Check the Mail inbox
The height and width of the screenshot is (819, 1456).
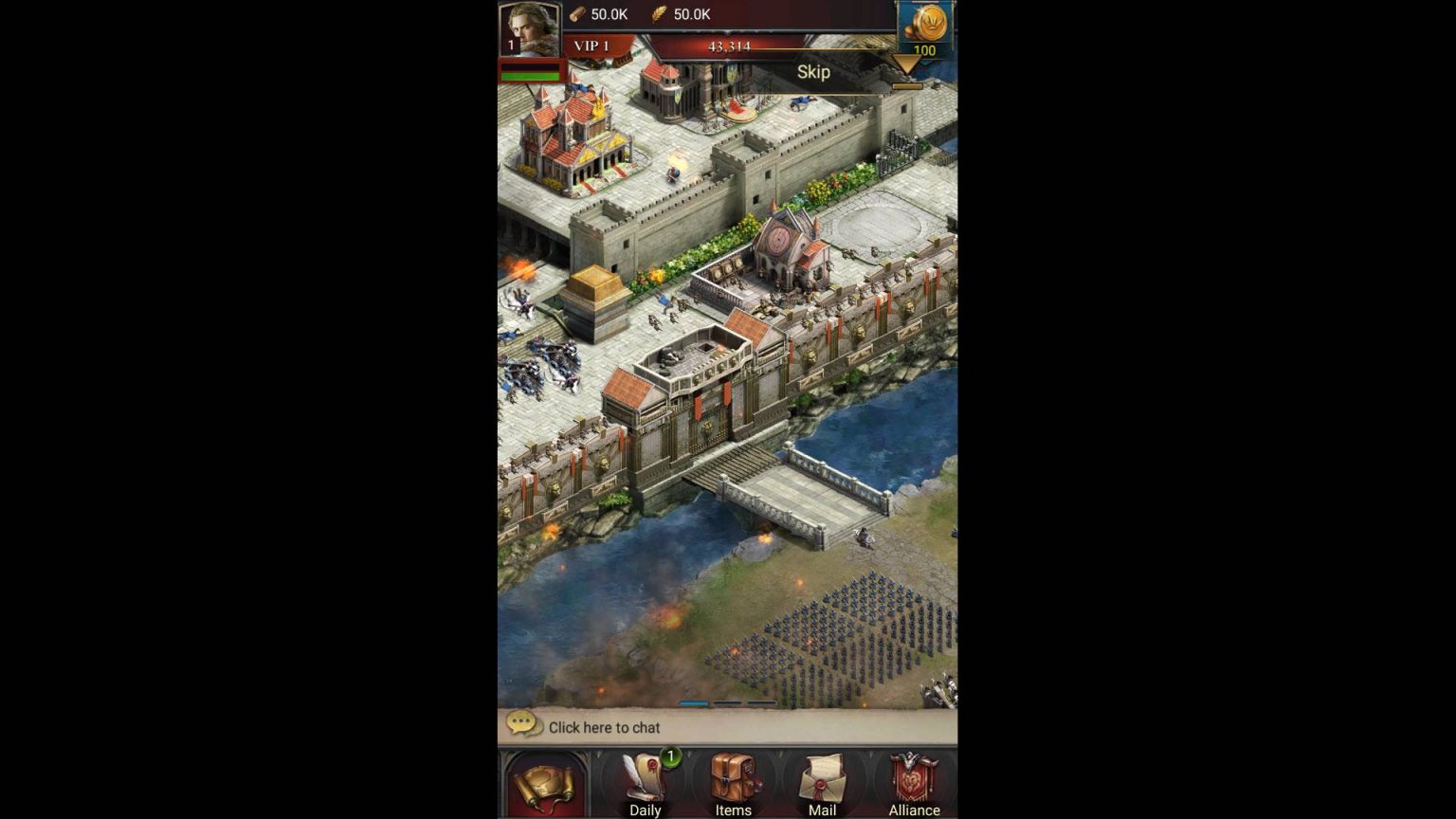tap(822, 785)
